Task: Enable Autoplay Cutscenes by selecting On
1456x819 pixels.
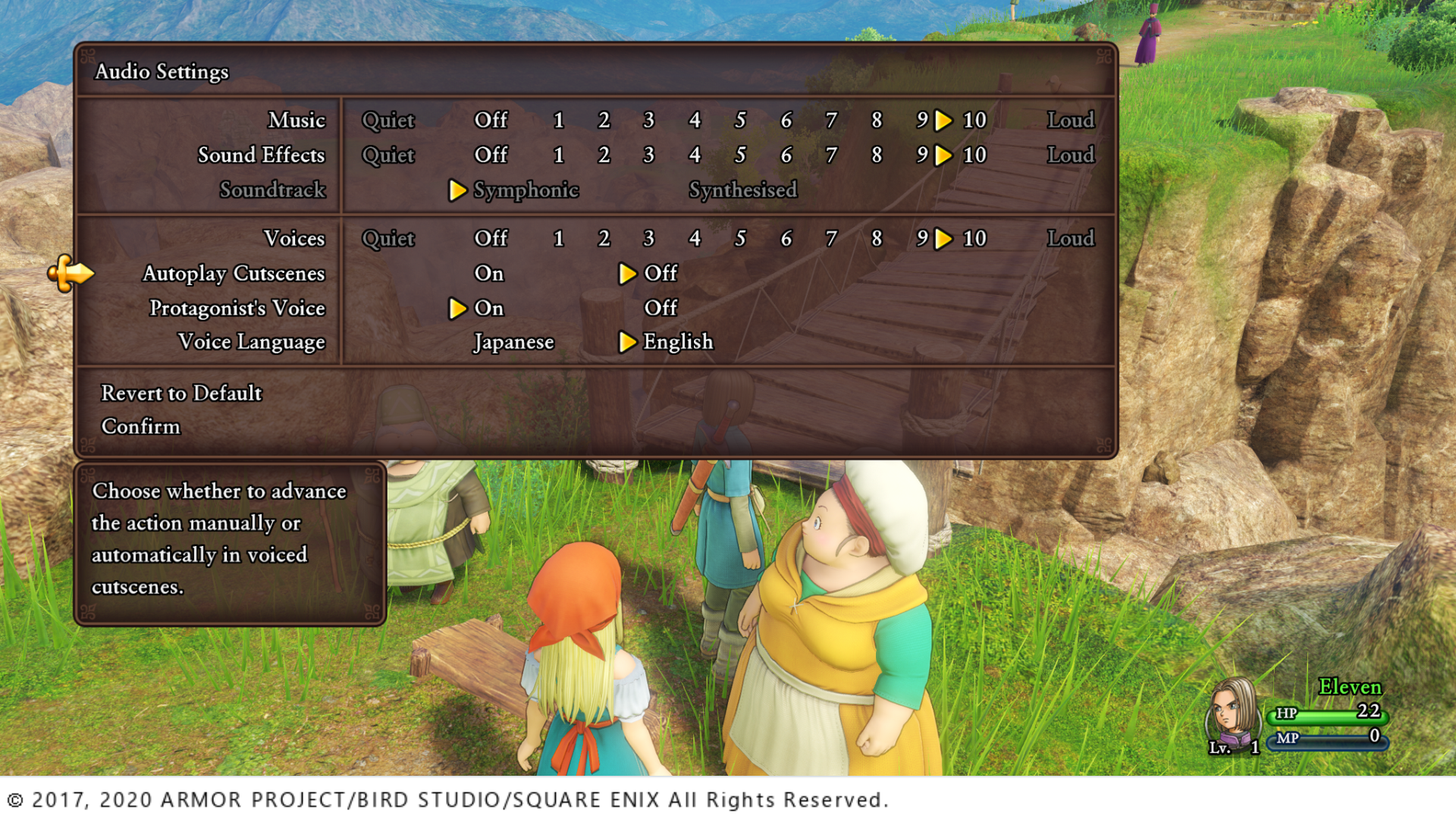Action: click(488, 274)
